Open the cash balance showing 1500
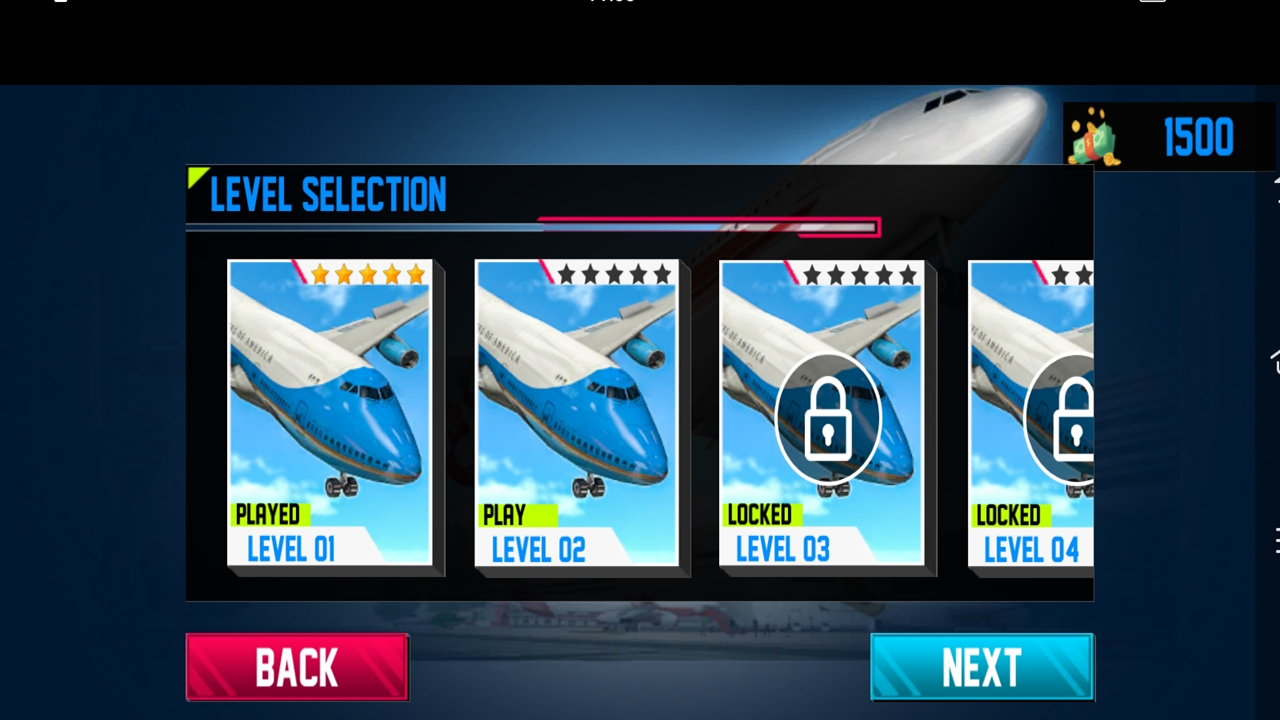Viewport: 1280px width, 720px height. coord(1167,137)
